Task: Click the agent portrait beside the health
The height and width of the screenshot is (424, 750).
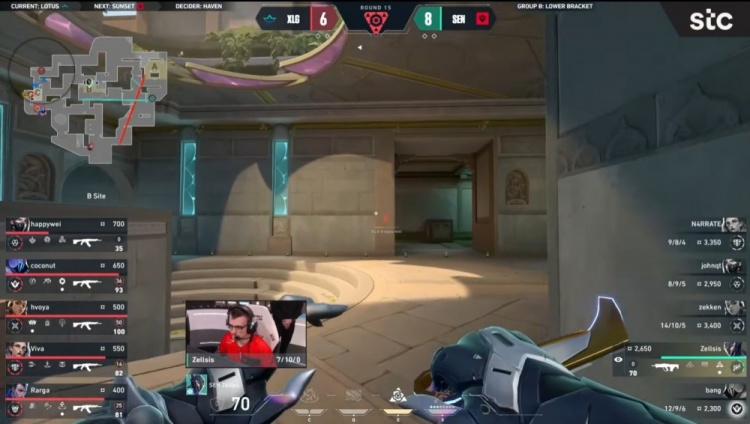Action: 197,383
